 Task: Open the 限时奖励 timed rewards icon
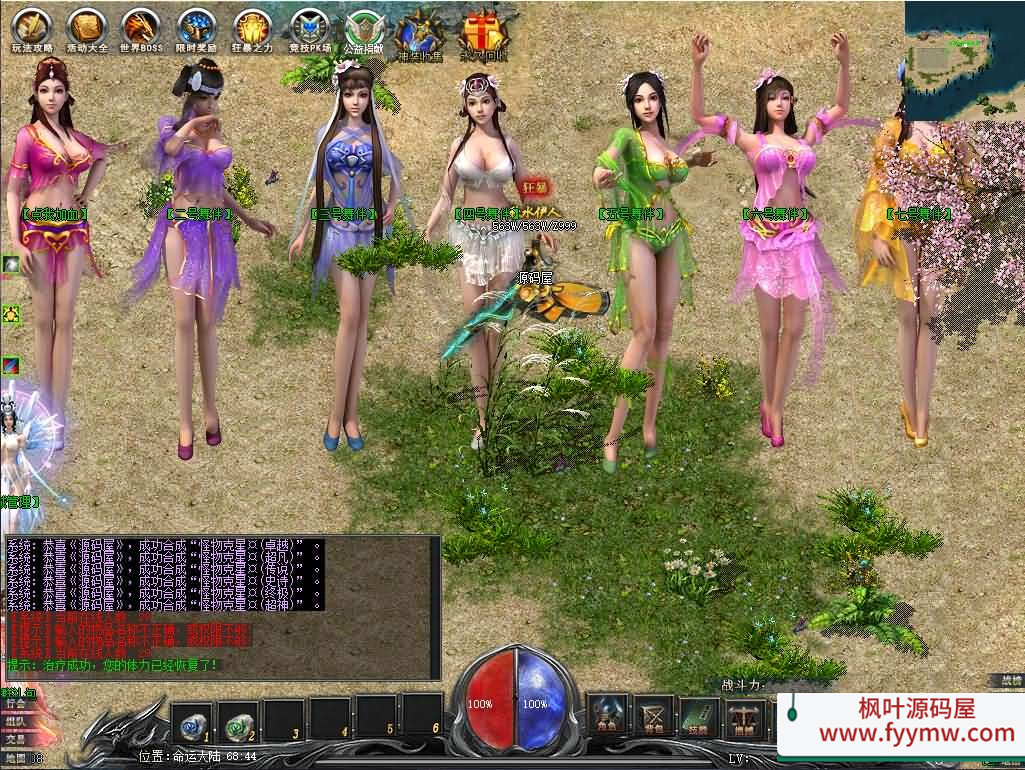click(x=197, y=28)
